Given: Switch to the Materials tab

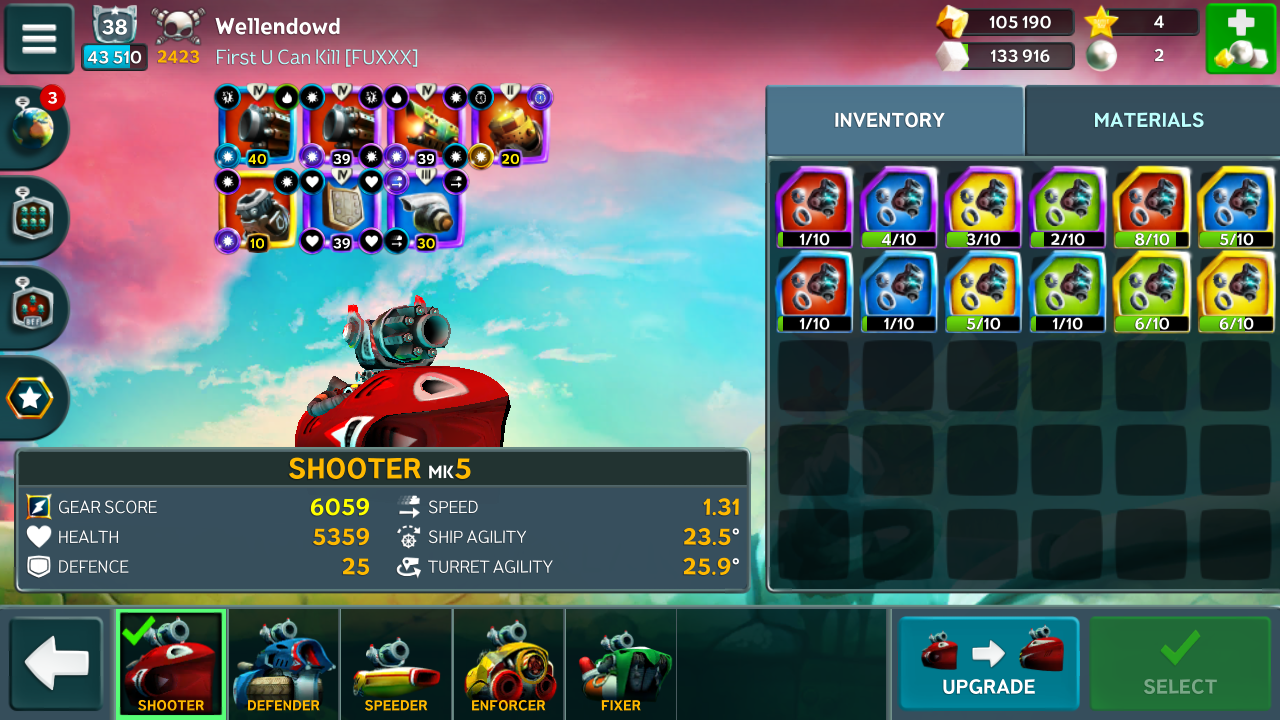Looking at the screenshot, I should pos(1148,120).
